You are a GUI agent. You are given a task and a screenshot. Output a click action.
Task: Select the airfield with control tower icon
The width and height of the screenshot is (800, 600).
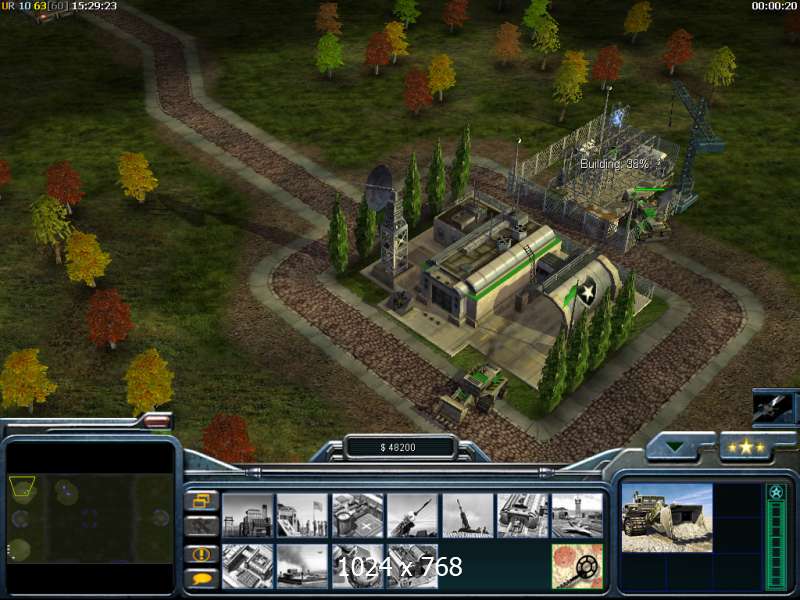[x=577, y=515]
